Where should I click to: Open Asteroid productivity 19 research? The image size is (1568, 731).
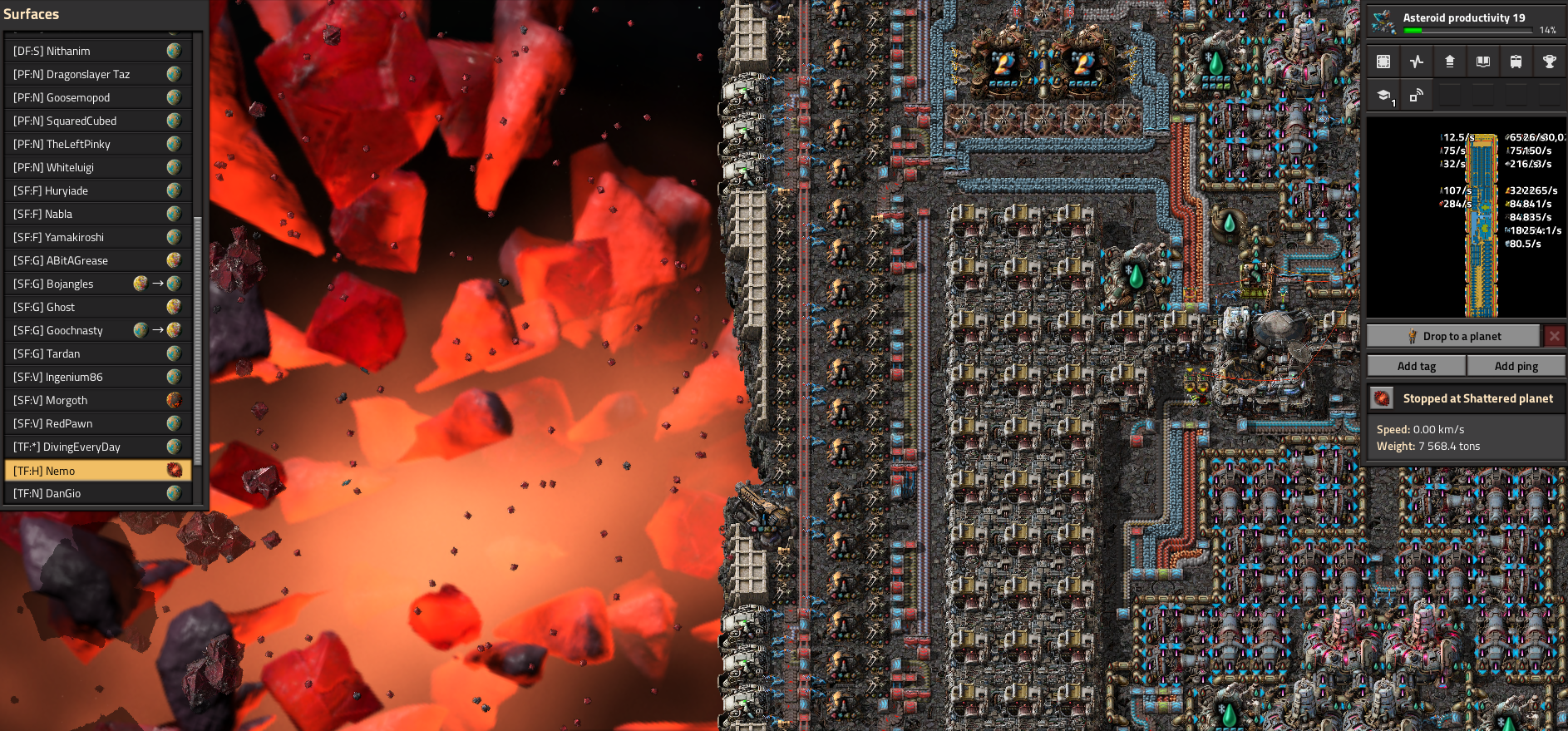pos(1467,22)
